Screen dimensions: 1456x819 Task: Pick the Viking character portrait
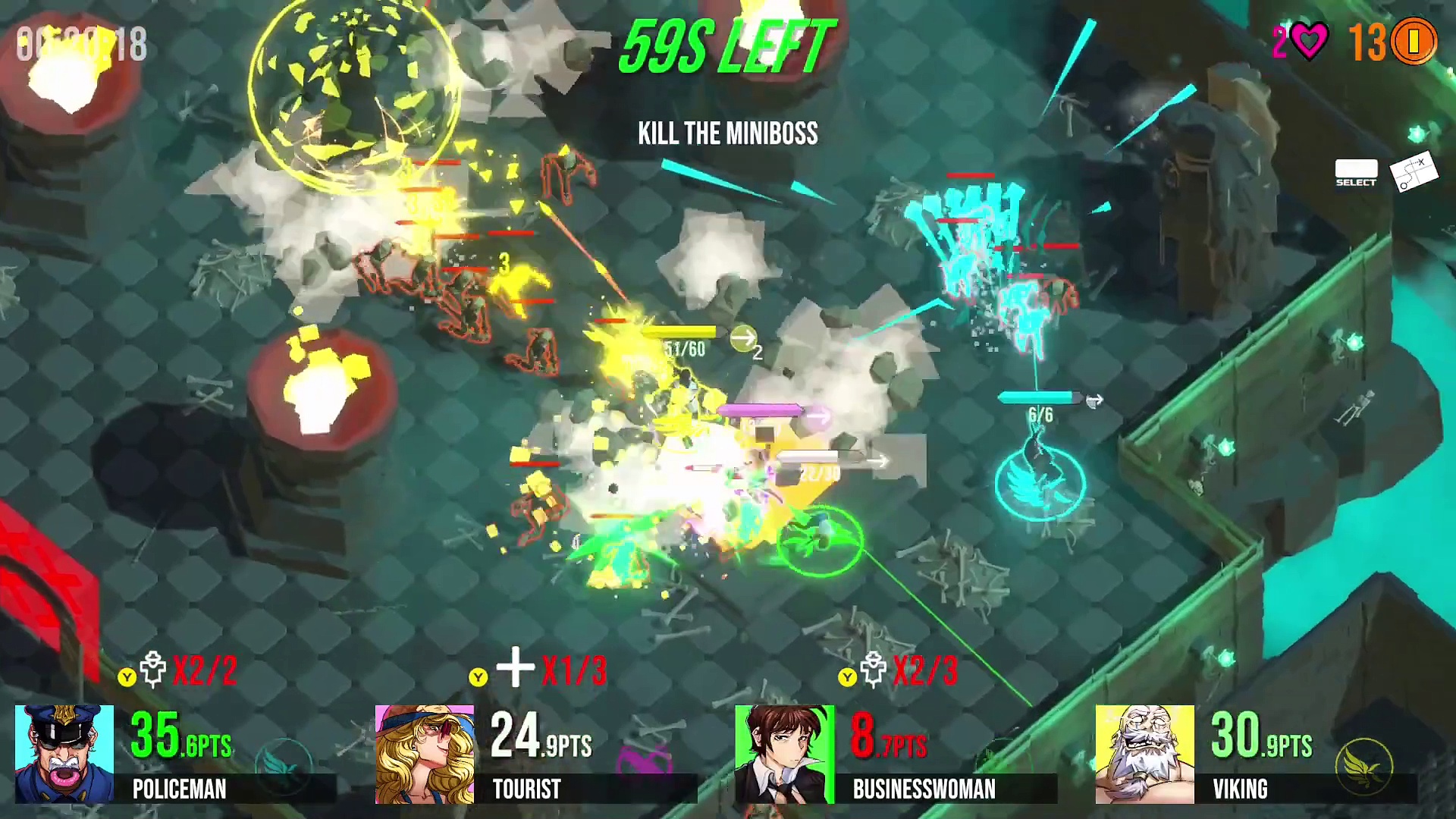pos(1145,754)
